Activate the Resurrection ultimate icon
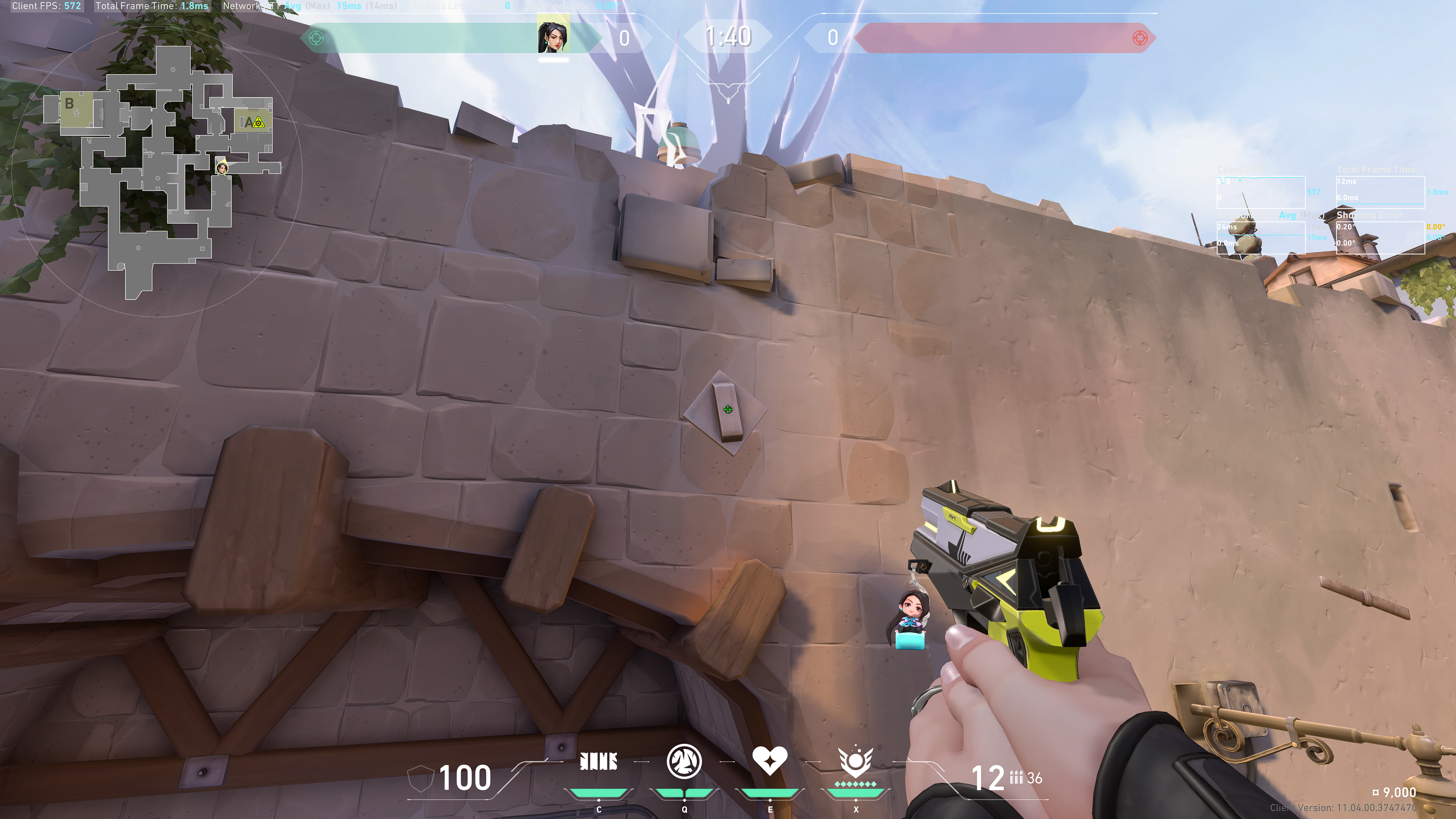Screen dimensions: 1456x819 tap(855, 762)
